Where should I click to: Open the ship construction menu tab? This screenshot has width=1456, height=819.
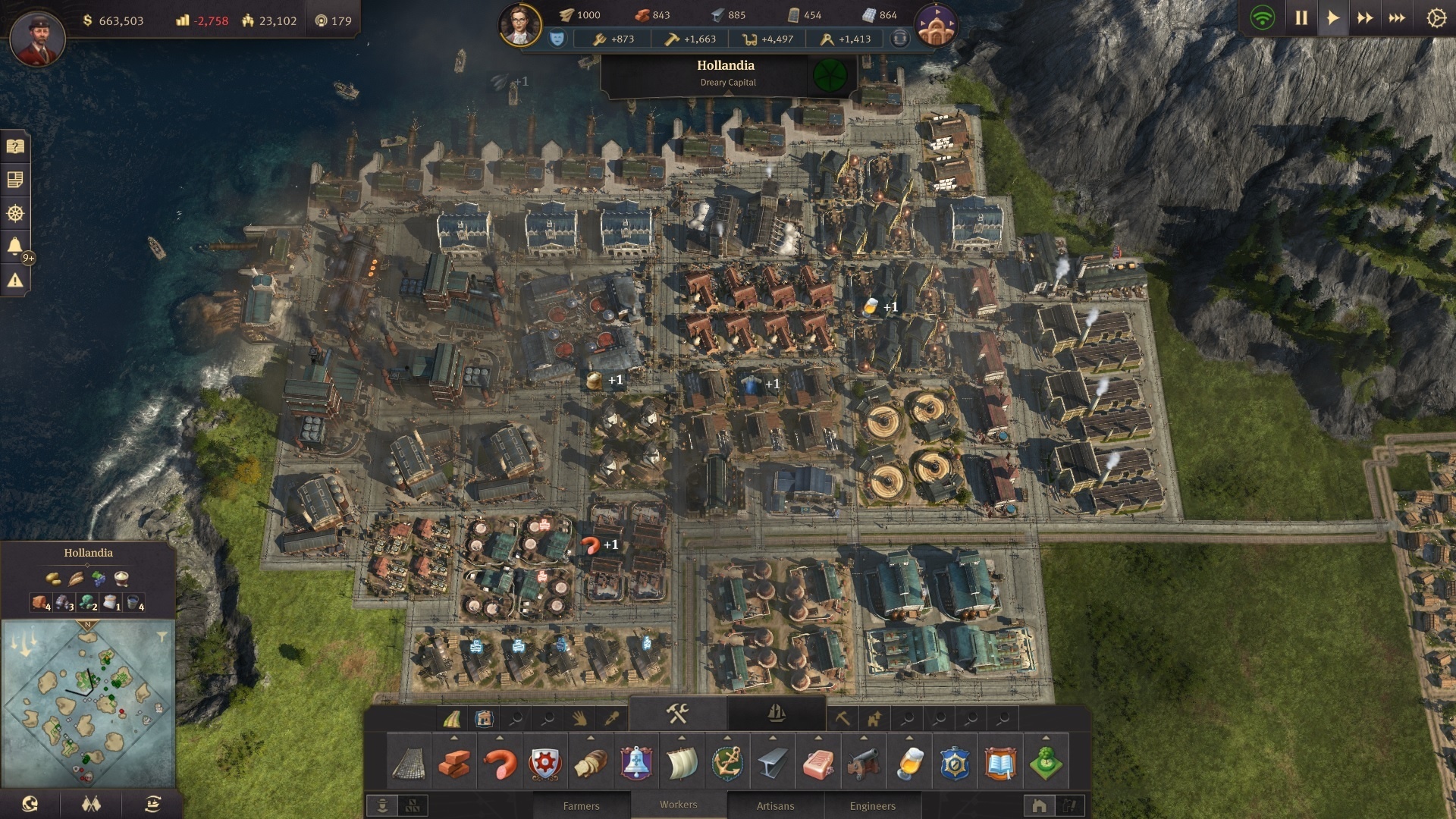776,714
